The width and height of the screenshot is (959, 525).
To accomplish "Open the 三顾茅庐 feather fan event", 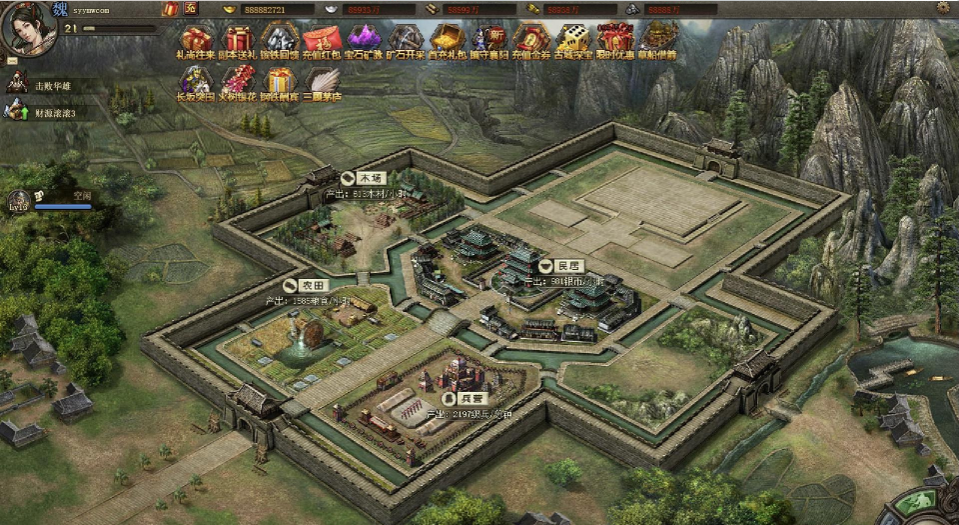I will point(322,82).
